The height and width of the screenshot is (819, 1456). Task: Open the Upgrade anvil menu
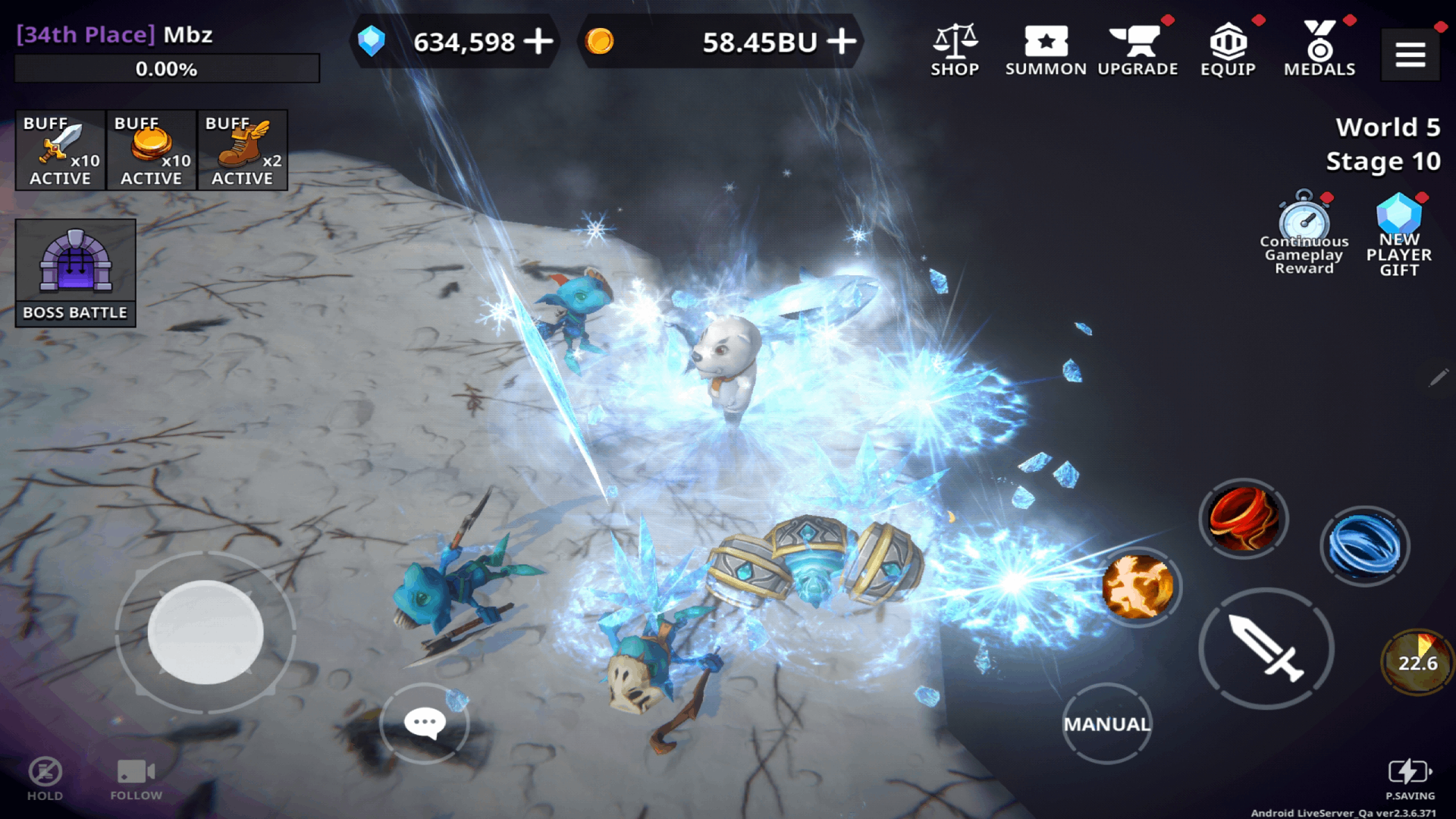pos(1137,45)
